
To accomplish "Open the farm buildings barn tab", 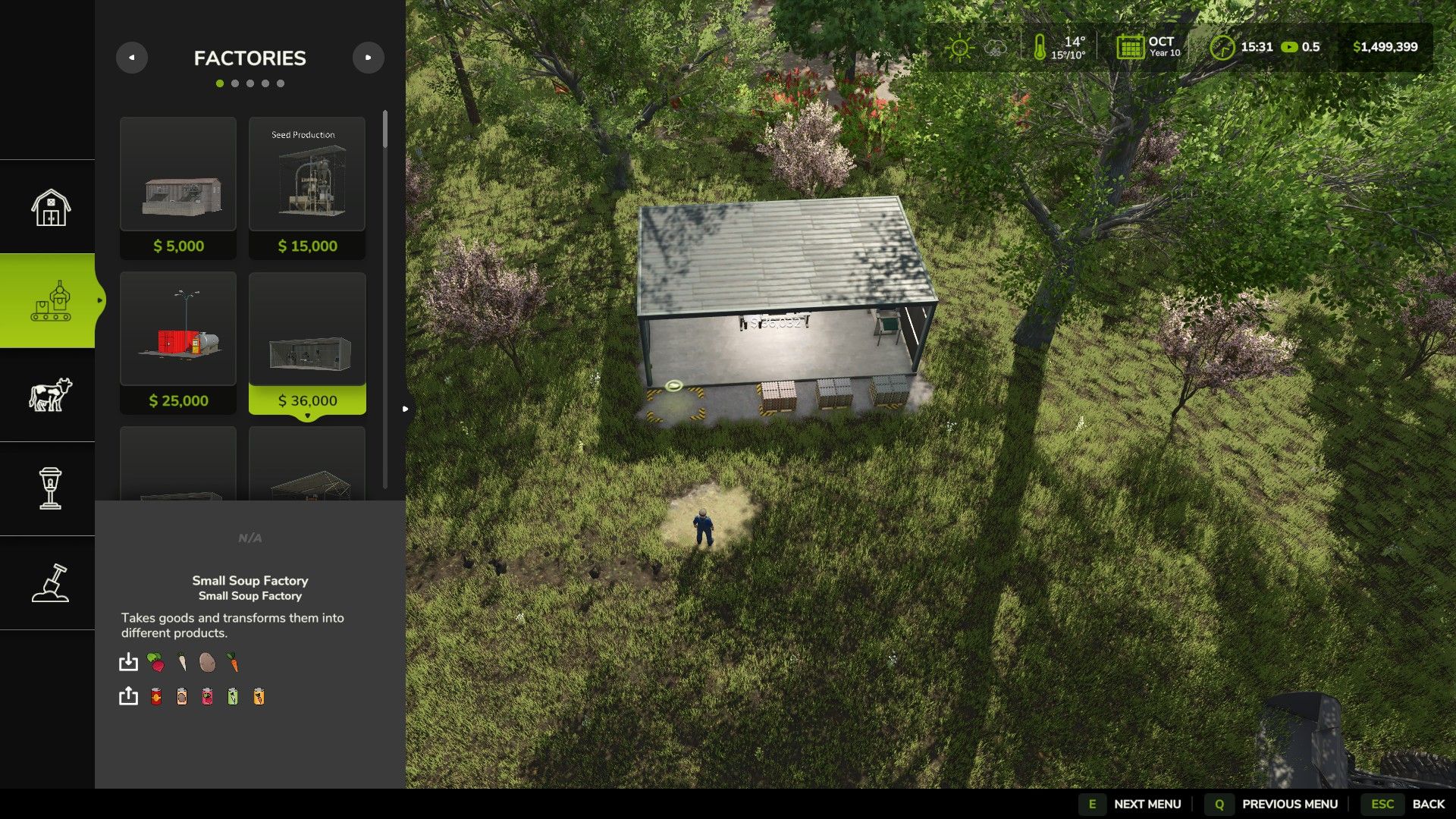I will [50, 207].
